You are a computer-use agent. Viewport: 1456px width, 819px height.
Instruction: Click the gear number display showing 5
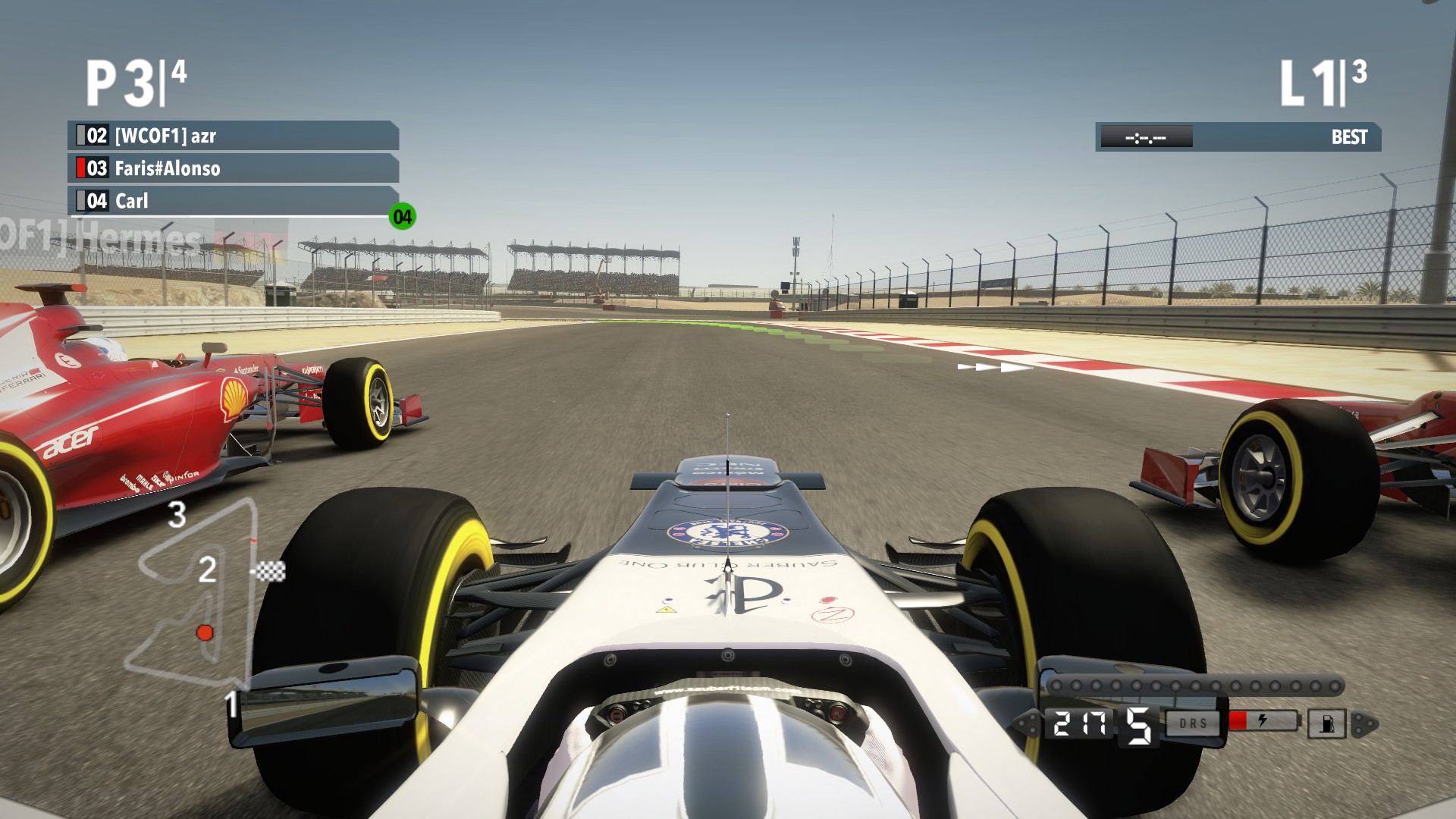(1137, 726)
